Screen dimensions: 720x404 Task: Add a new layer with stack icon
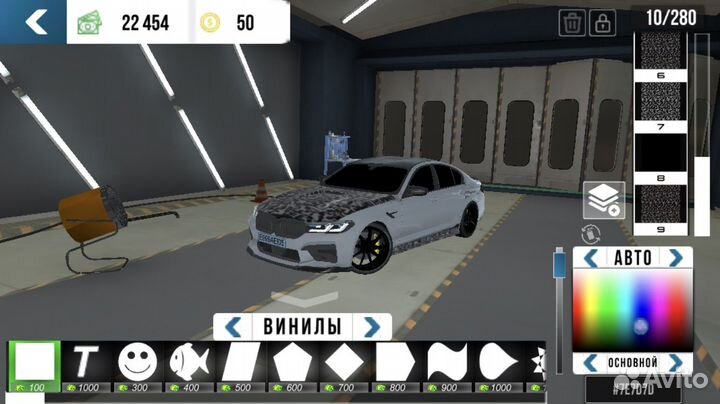click(x=604, y=200)
